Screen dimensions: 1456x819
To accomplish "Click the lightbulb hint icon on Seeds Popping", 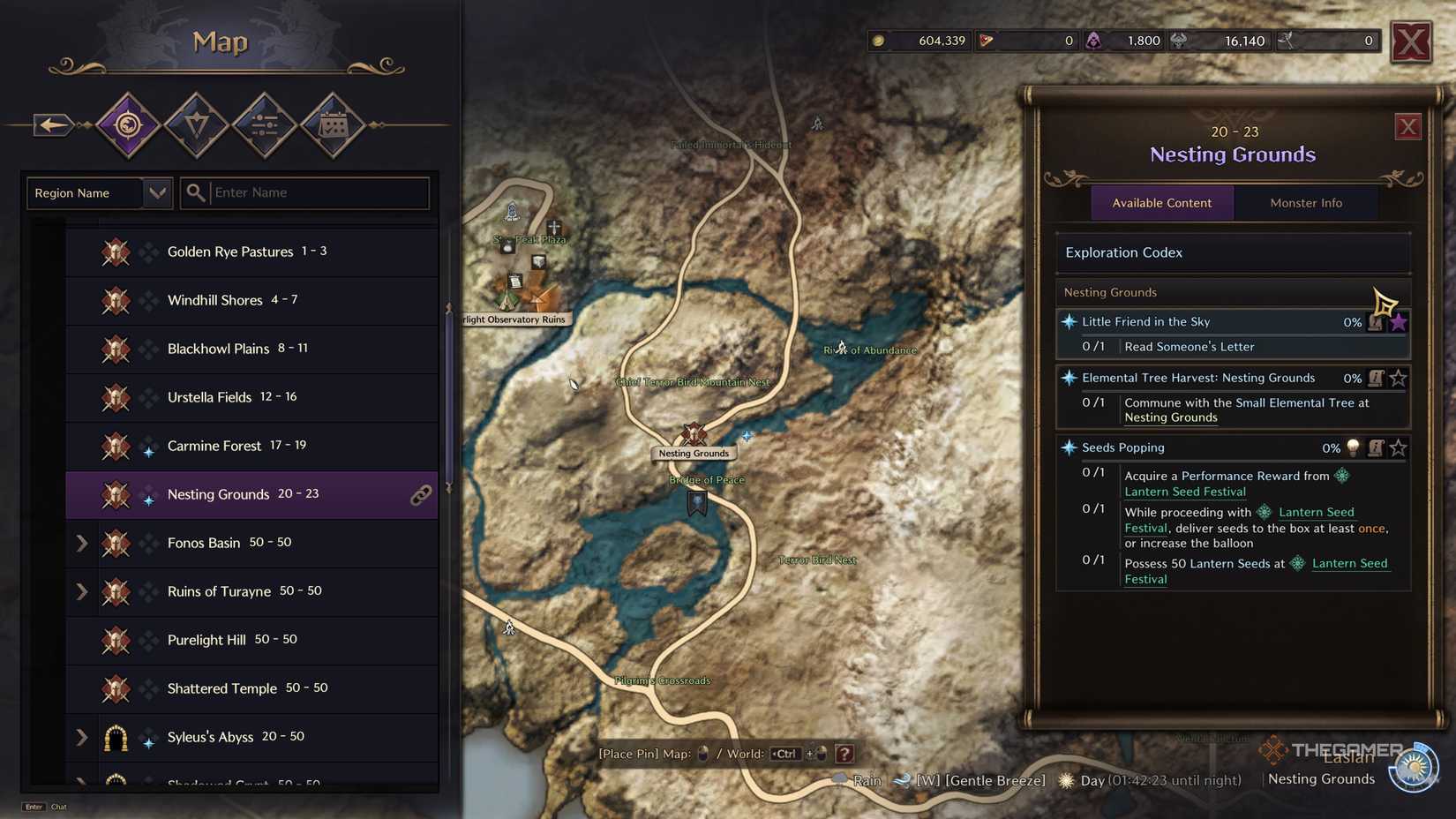I will (1354, 448).
